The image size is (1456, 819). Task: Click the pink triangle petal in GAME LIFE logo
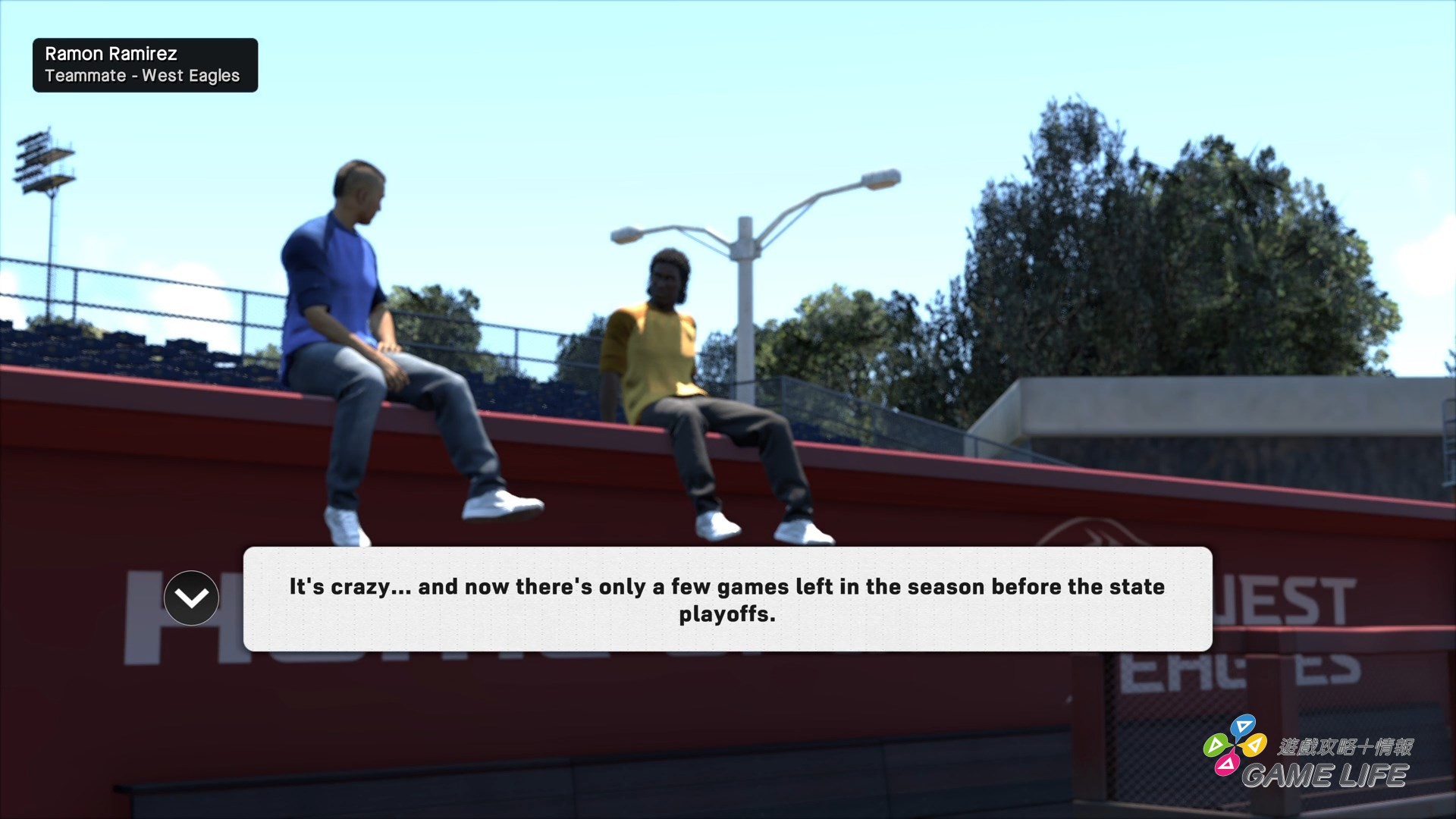[1227, 764]
